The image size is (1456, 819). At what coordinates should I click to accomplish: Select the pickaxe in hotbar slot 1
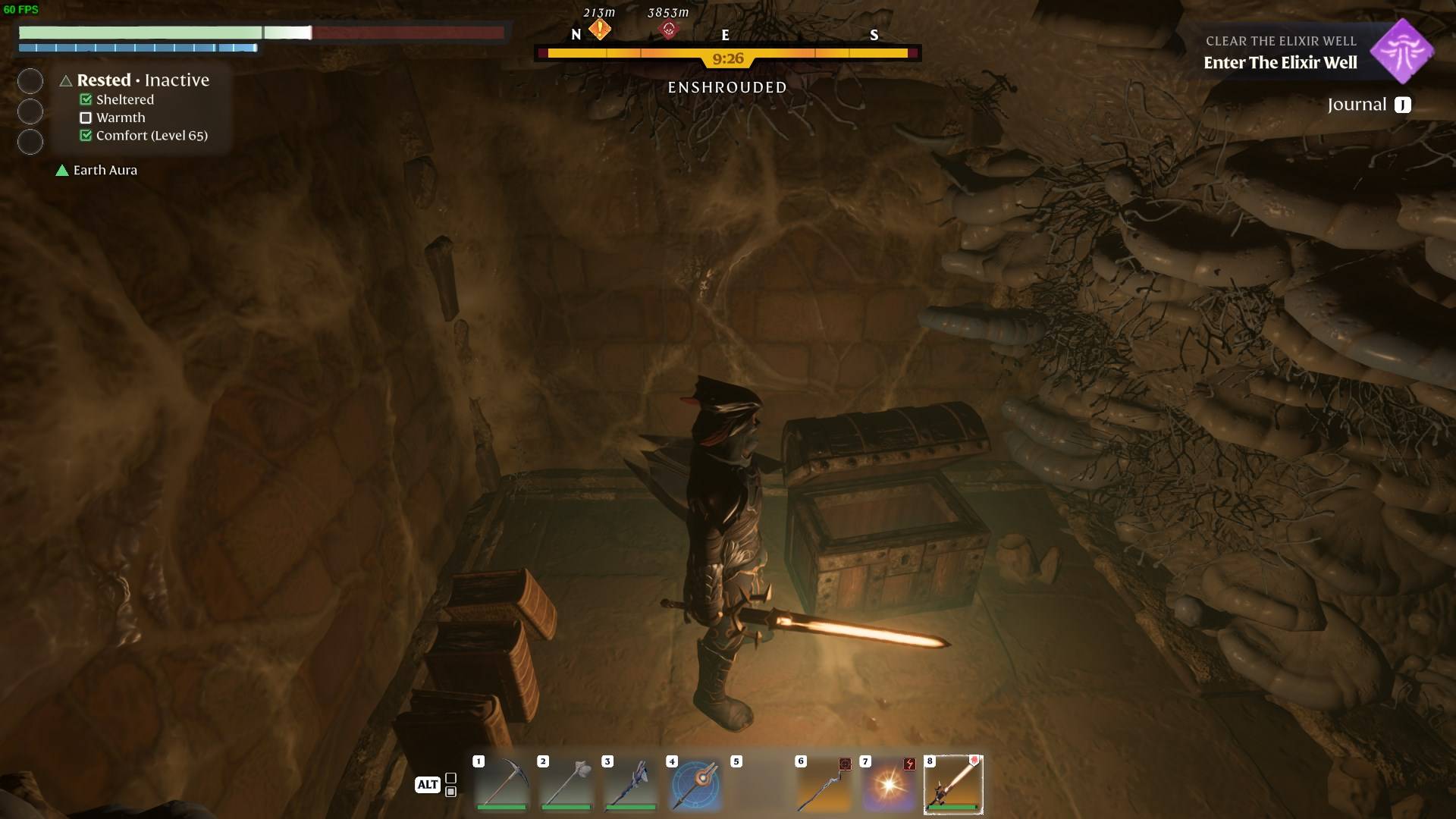click(501, 783)
